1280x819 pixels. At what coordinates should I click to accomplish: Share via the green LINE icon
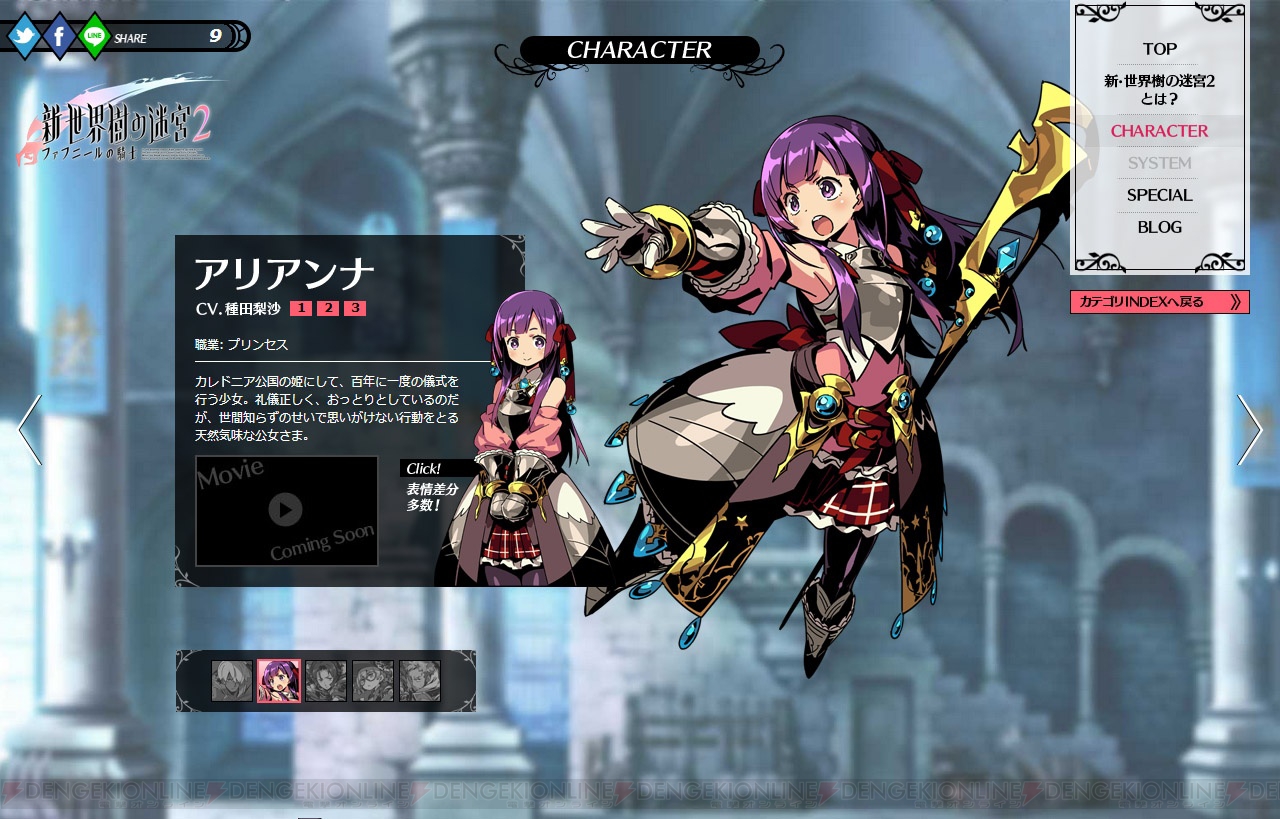tap(94, 37)
